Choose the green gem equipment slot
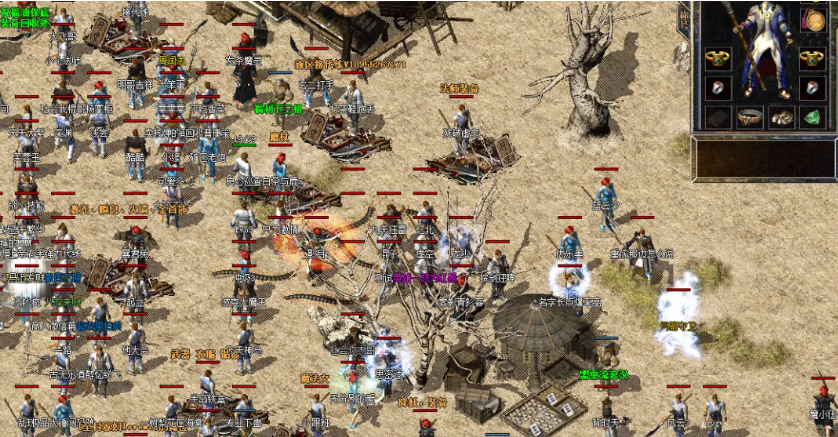Image resolution: width=838 pixels, height=437 pixels. (813, 118)
